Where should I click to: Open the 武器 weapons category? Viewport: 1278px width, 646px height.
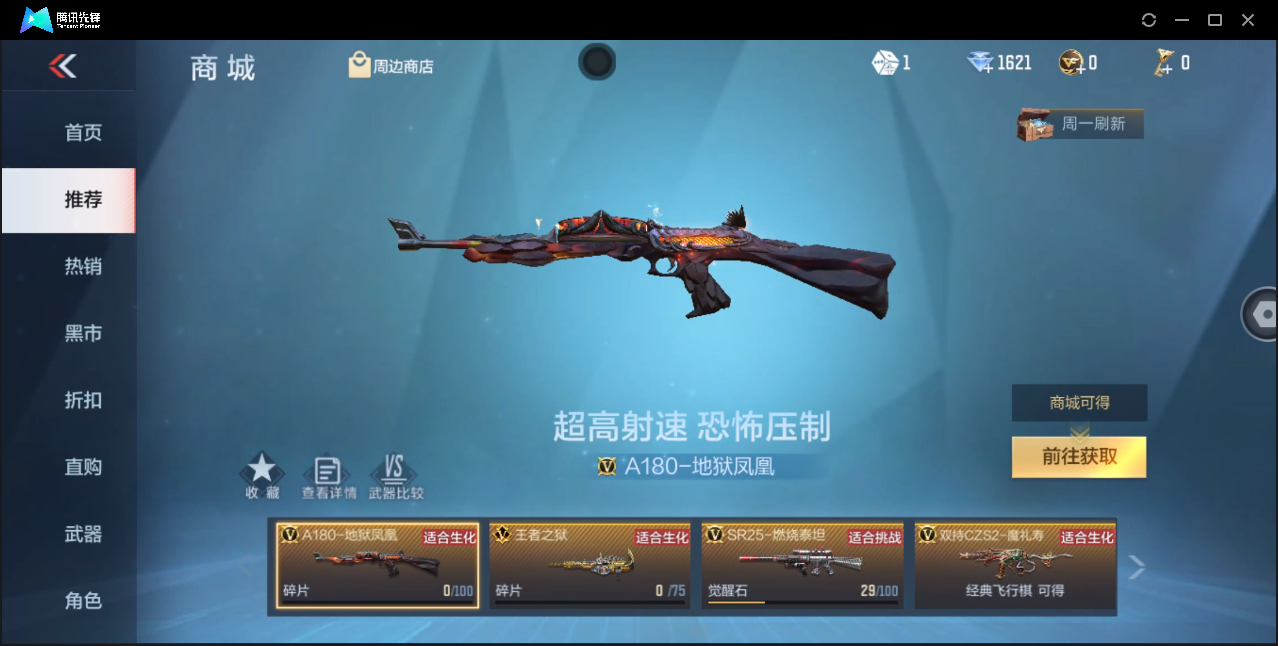(83, 534)
